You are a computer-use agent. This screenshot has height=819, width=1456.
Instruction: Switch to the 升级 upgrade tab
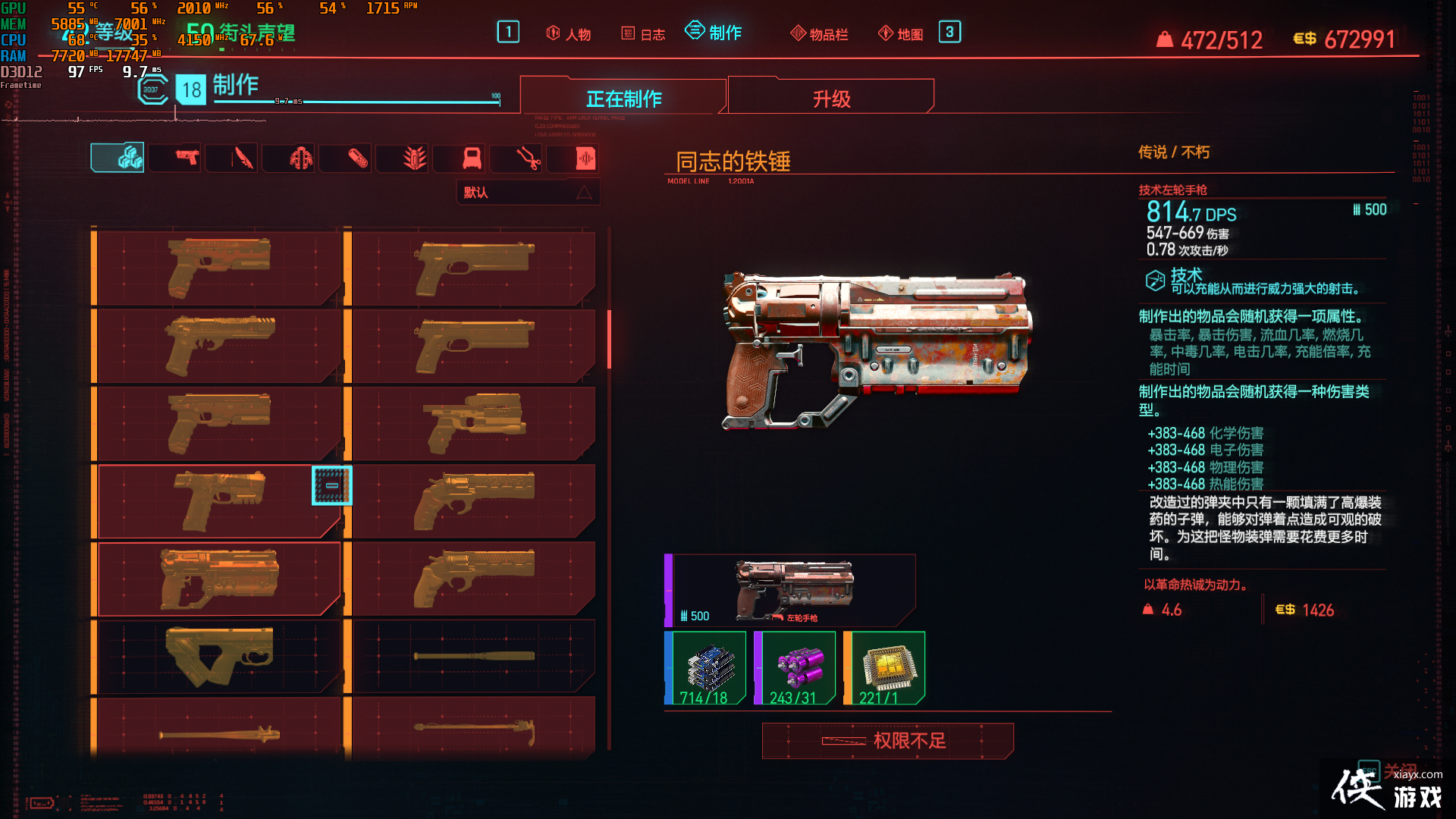pyautogui.click(x=830, y=97)
